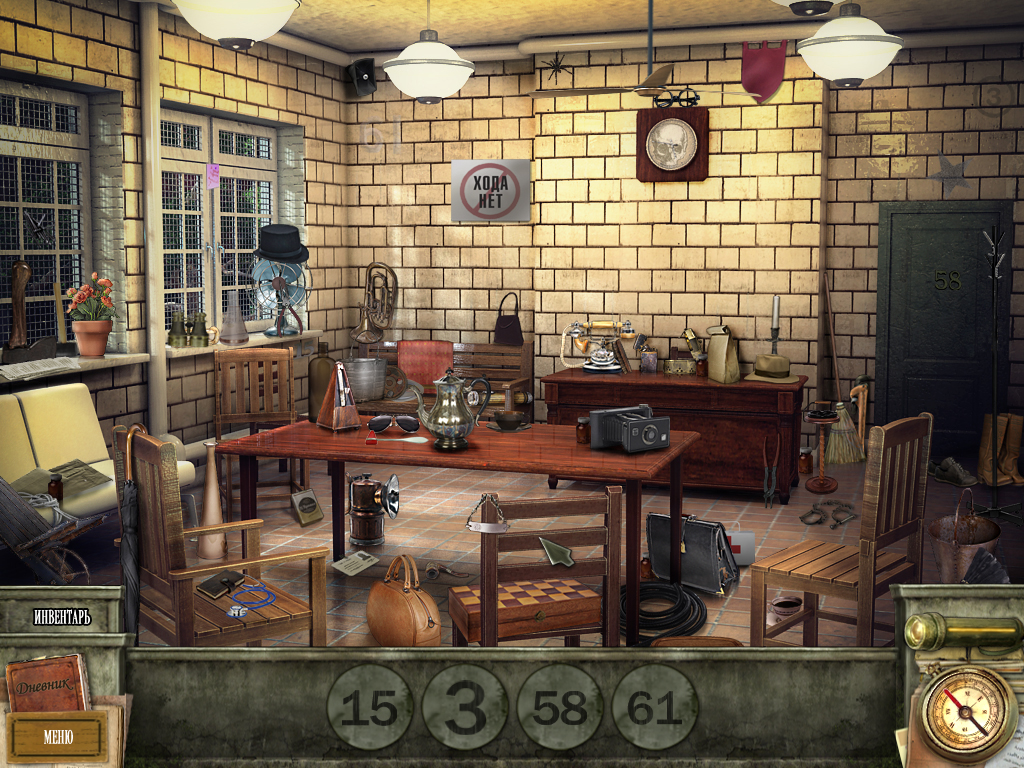Open the Дневник diary book
Image resolution: width=1024 pixels, height=768 pixels.
(x=47, y=684)
